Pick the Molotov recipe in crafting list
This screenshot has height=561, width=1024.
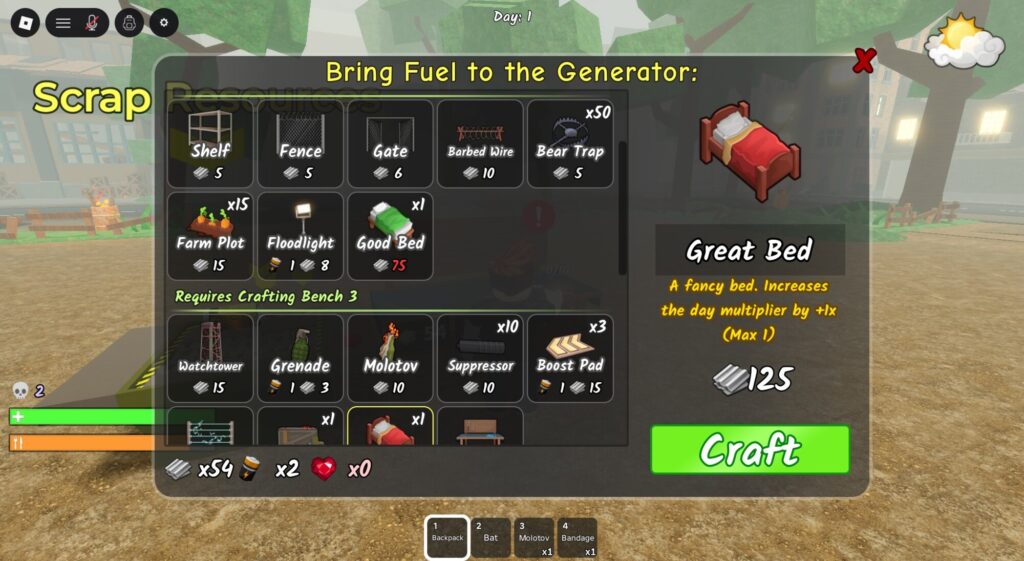tap(390, 358)
